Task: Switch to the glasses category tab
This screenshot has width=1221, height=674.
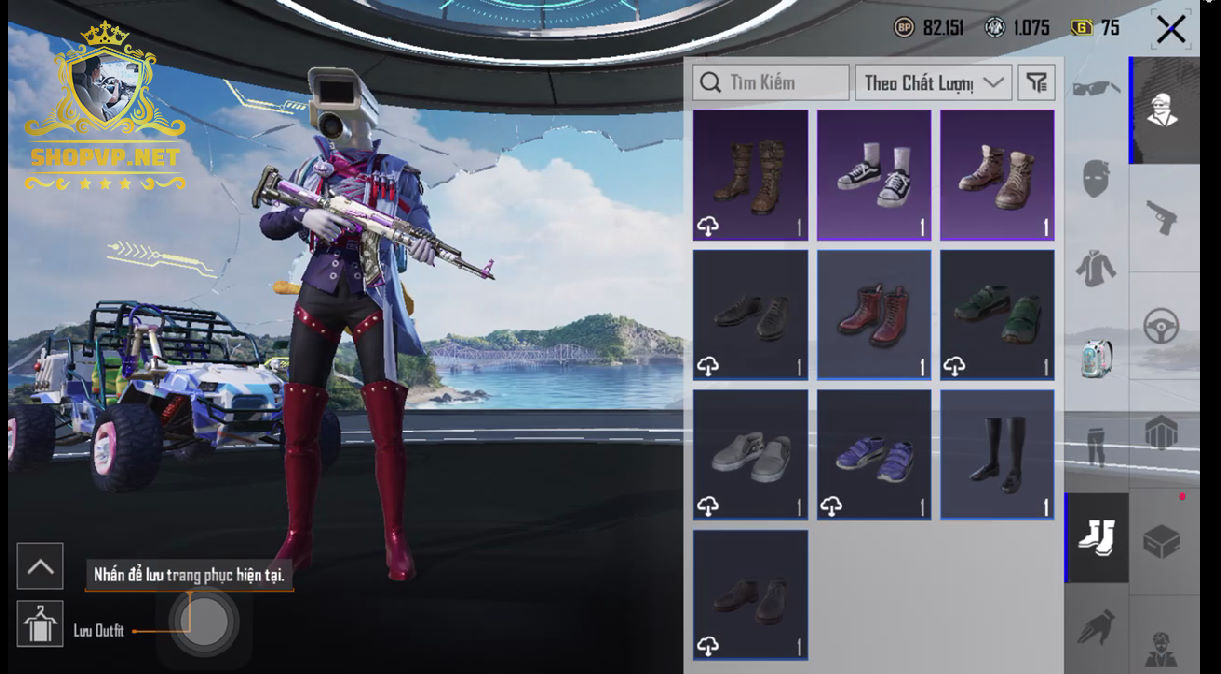Action: point(1096,88)
